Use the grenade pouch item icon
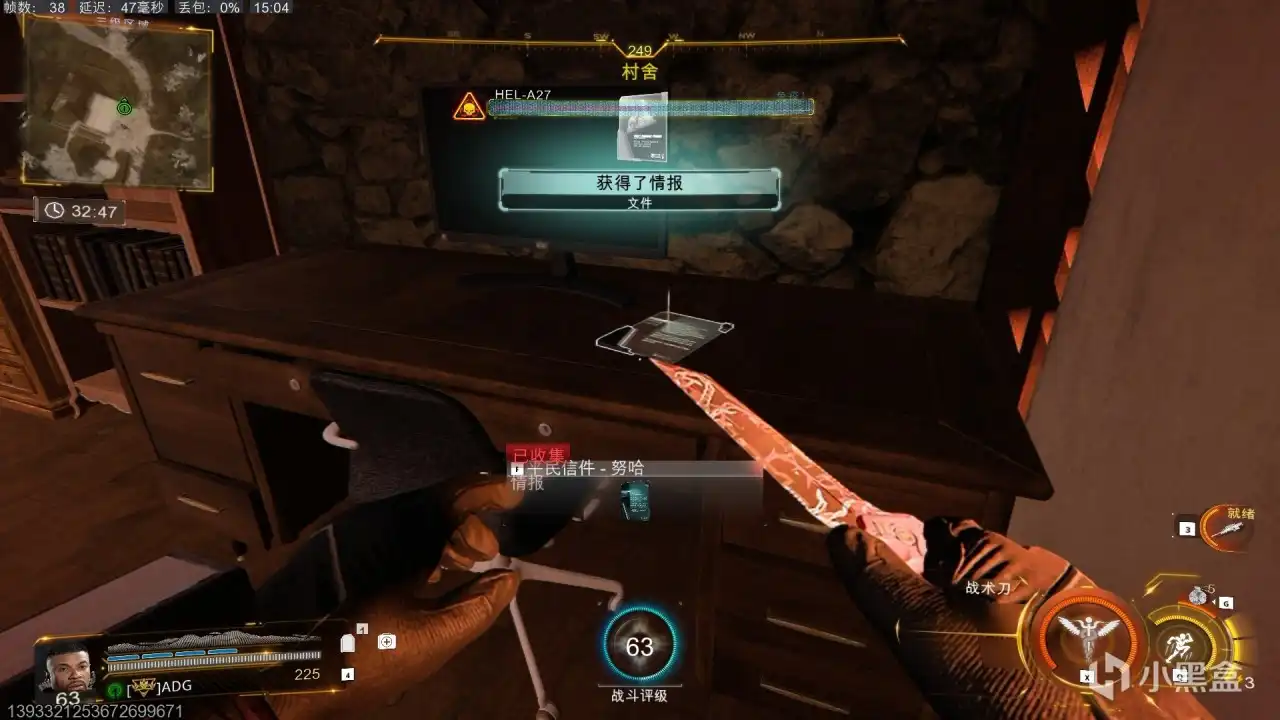This screenshot has width=1280, height=720. click(1198, 596)
